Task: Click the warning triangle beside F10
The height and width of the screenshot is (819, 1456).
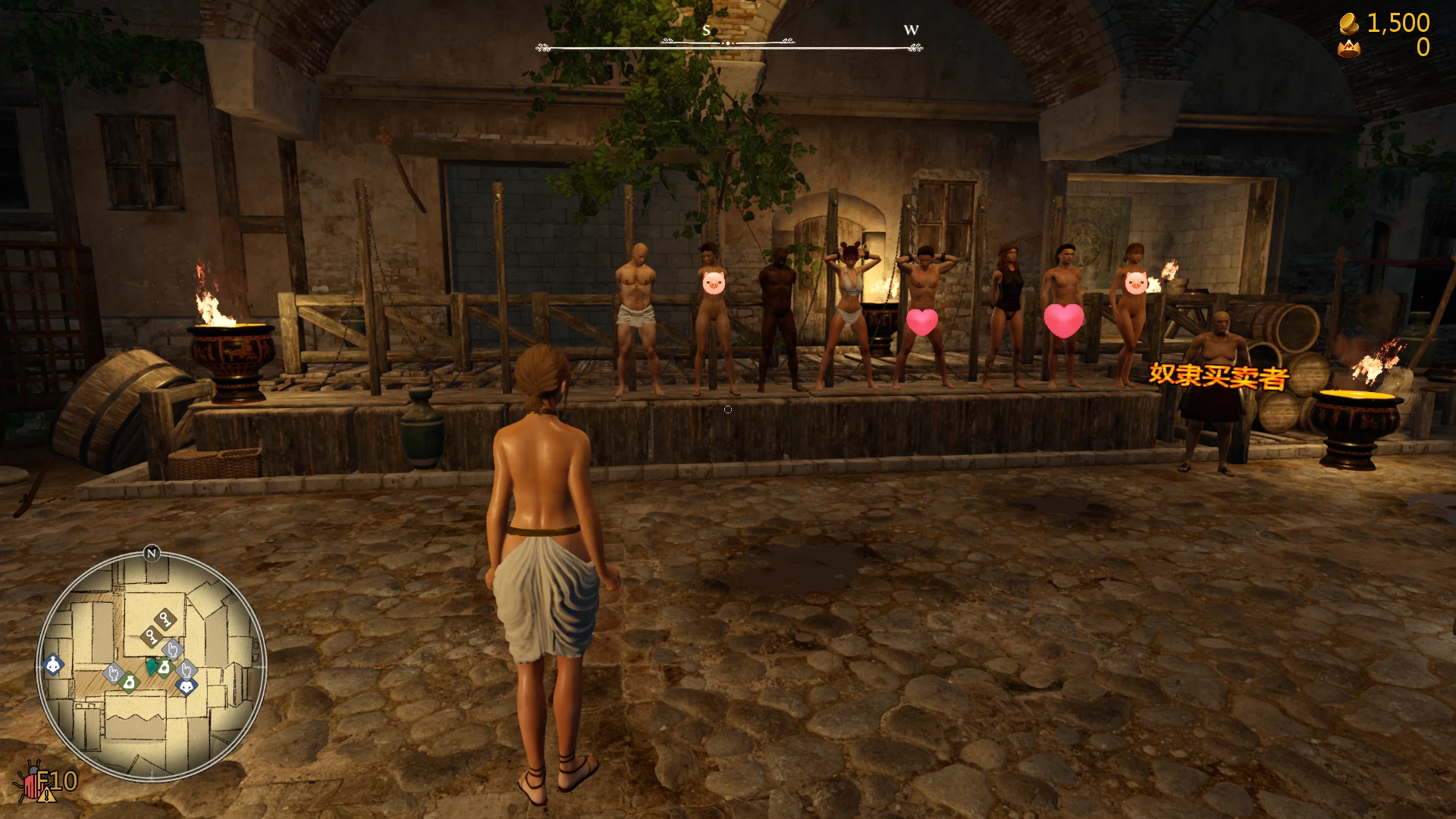Action: (47, 796)
